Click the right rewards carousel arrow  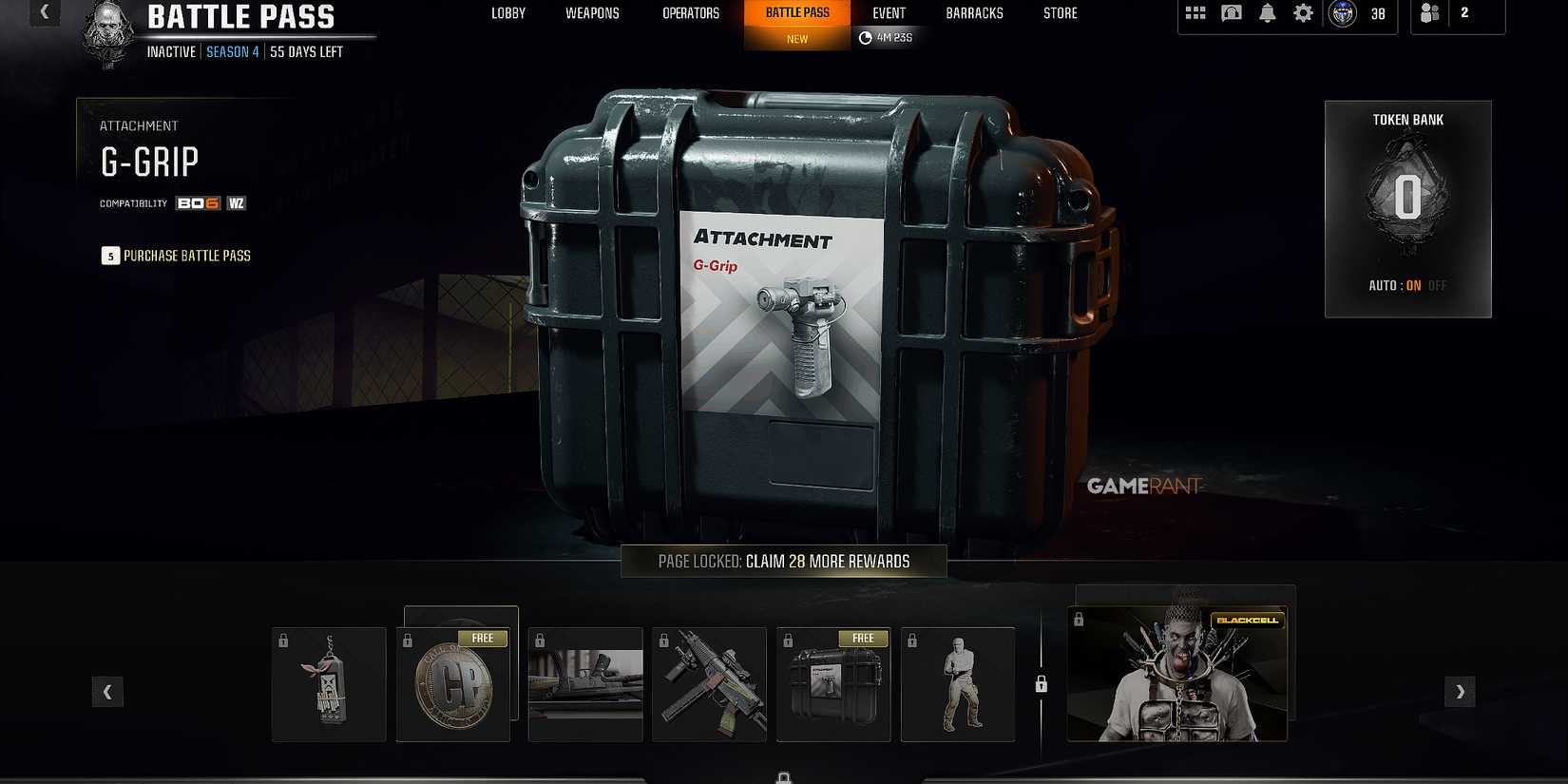coord(1460,692)
